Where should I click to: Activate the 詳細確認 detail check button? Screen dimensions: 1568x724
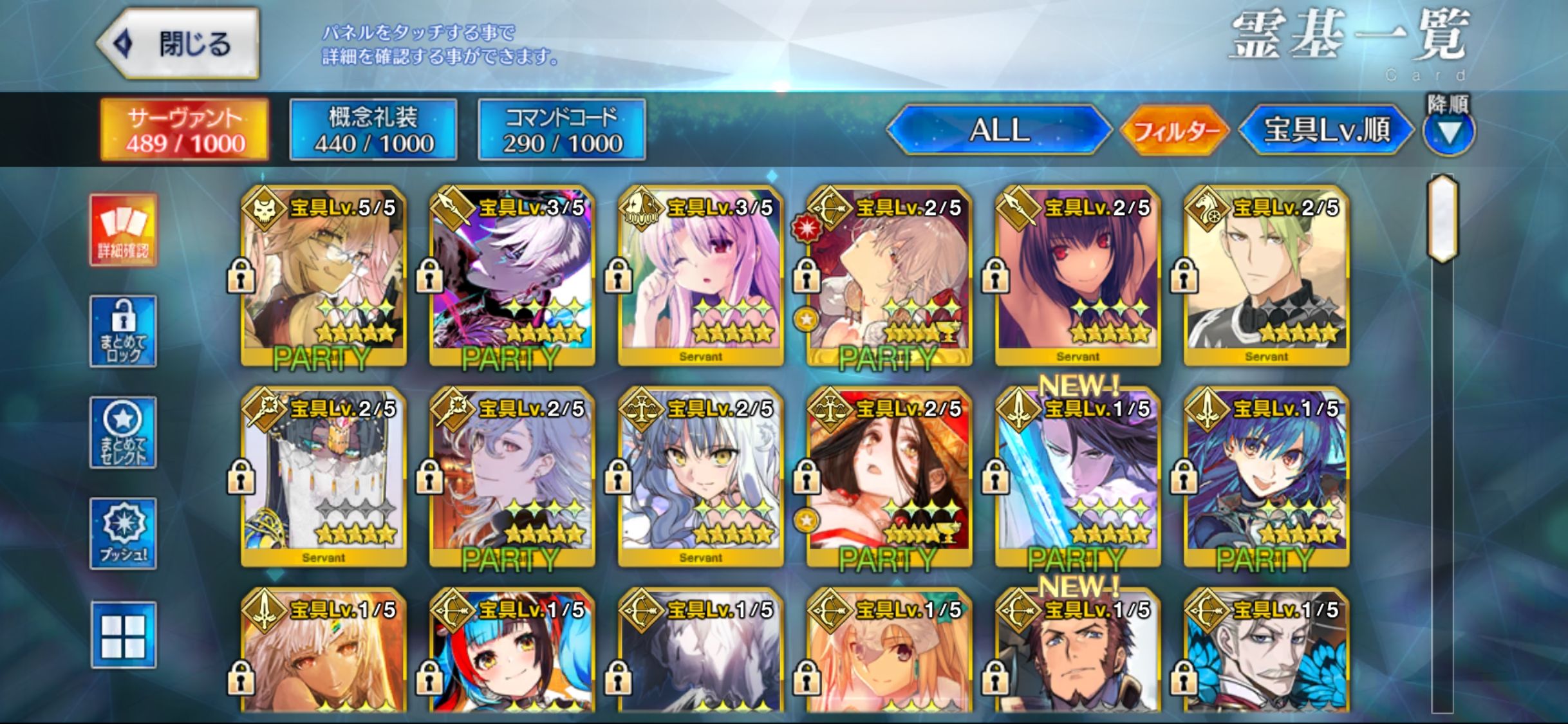pos(123,230)
